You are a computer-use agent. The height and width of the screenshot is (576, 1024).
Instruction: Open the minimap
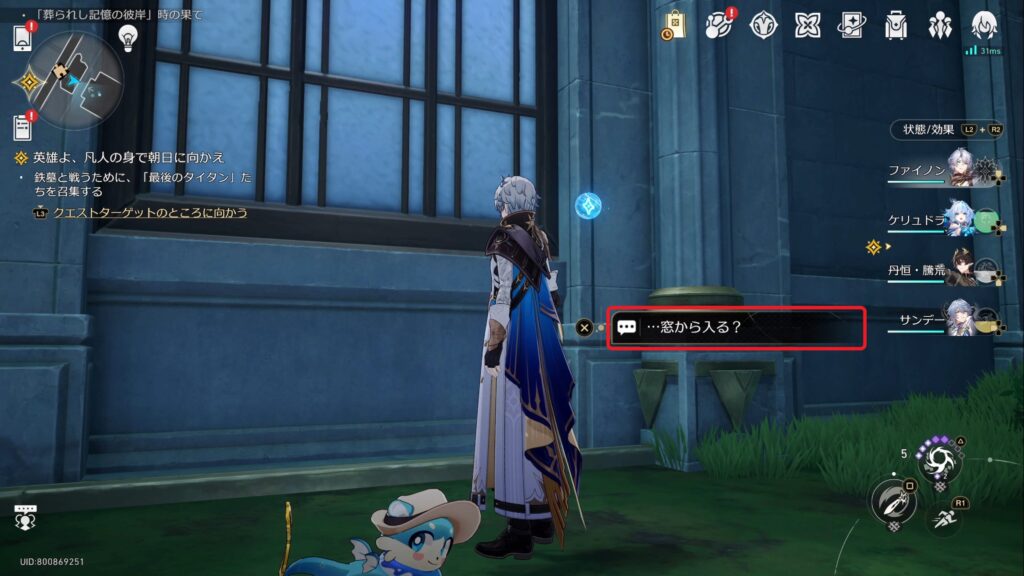coord(76,78)
